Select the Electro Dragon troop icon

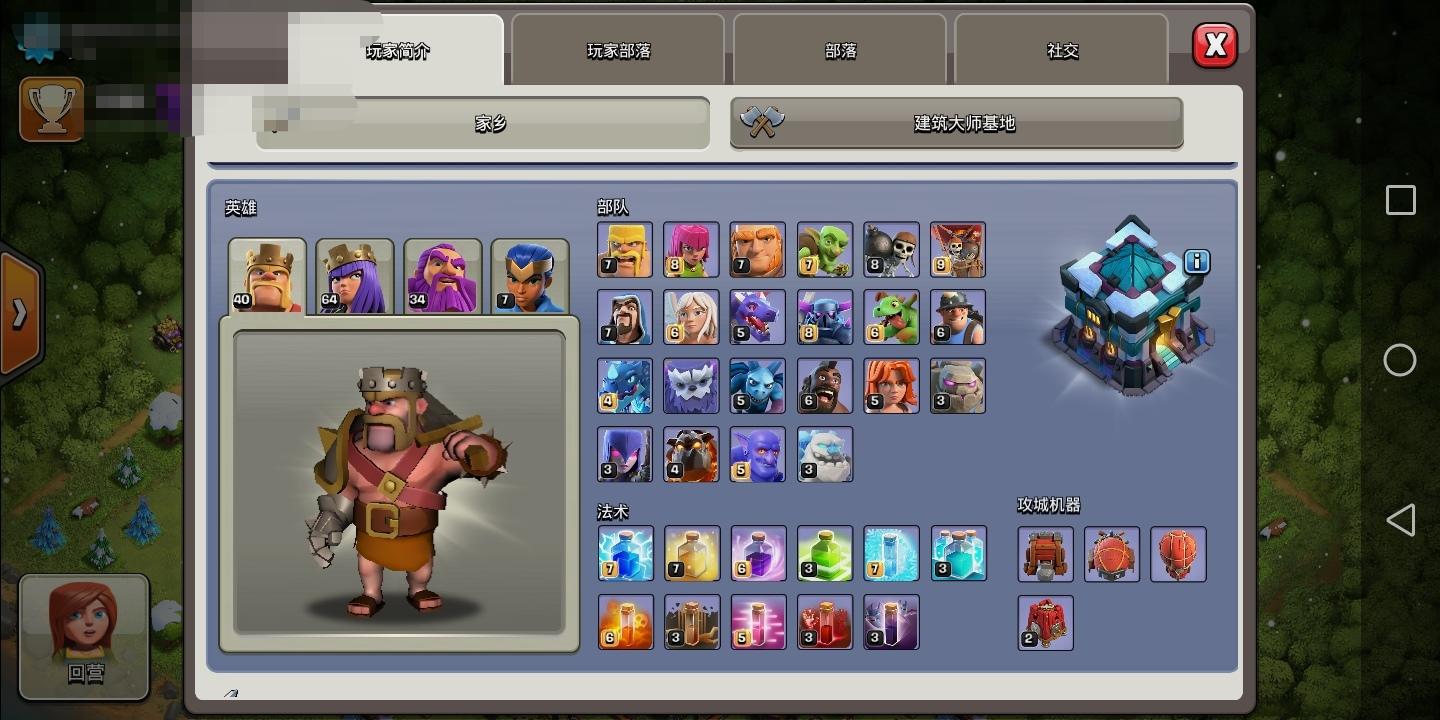pyautogui.click(x=625, y=385)
